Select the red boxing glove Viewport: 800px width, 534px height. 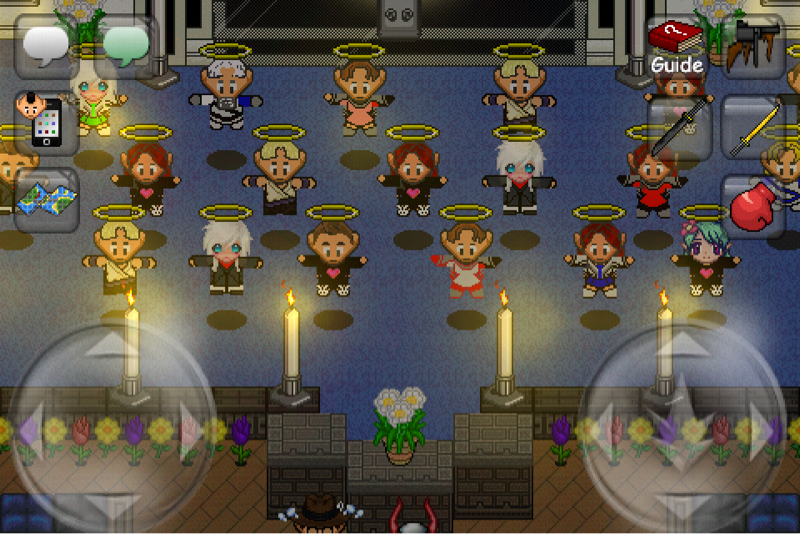coord(753,207)
